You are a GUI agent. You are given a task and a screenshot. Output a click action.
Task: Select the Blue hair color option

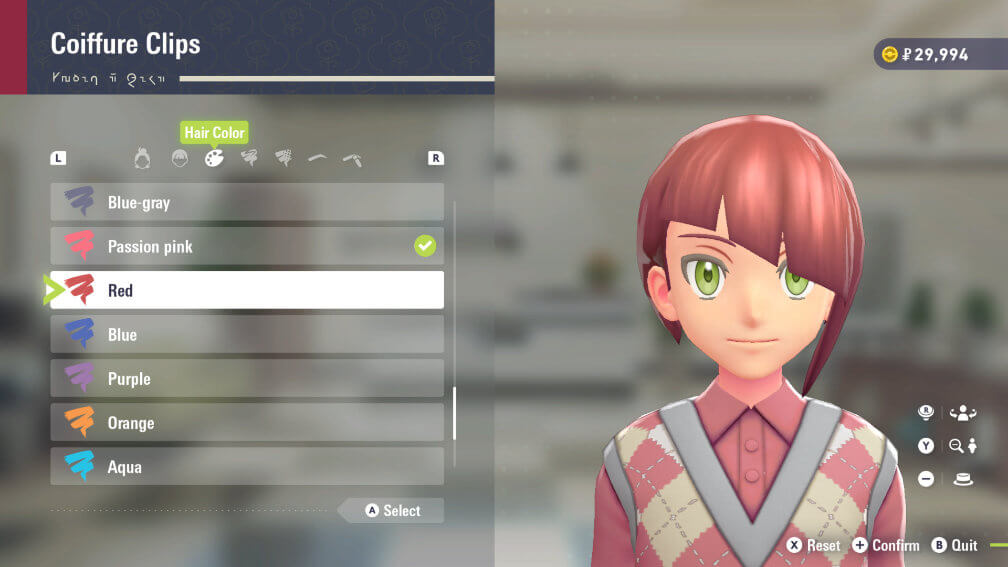247,334
